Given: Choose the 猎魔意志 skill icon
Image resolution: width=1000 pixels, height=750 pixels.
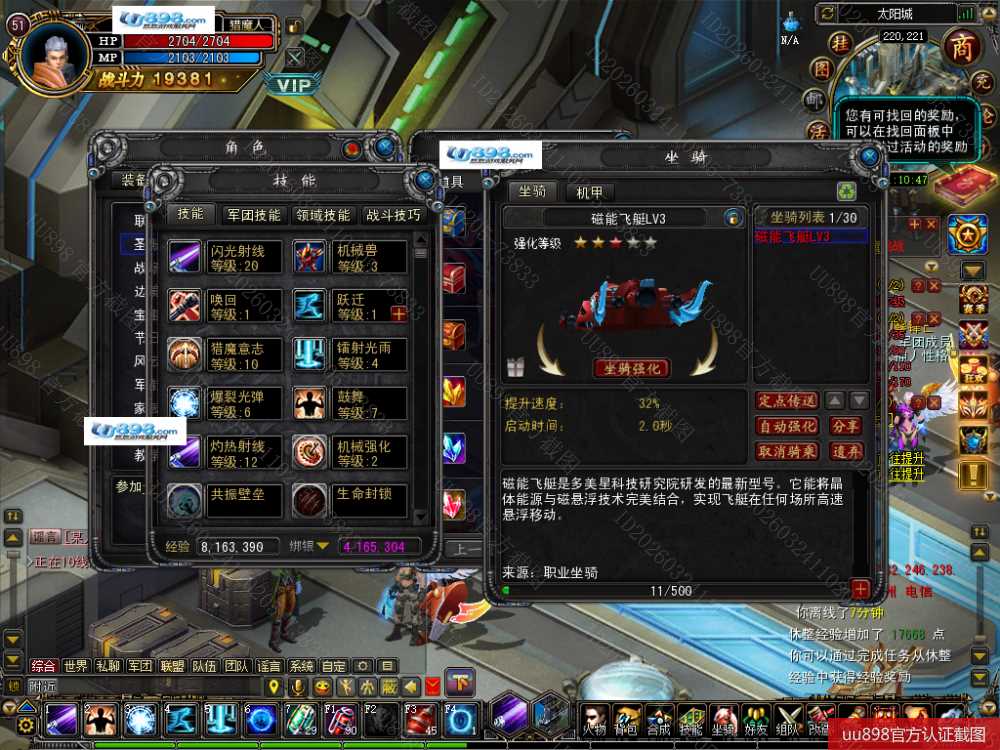Looking at the screenshot, I should [x=186, y=355].
